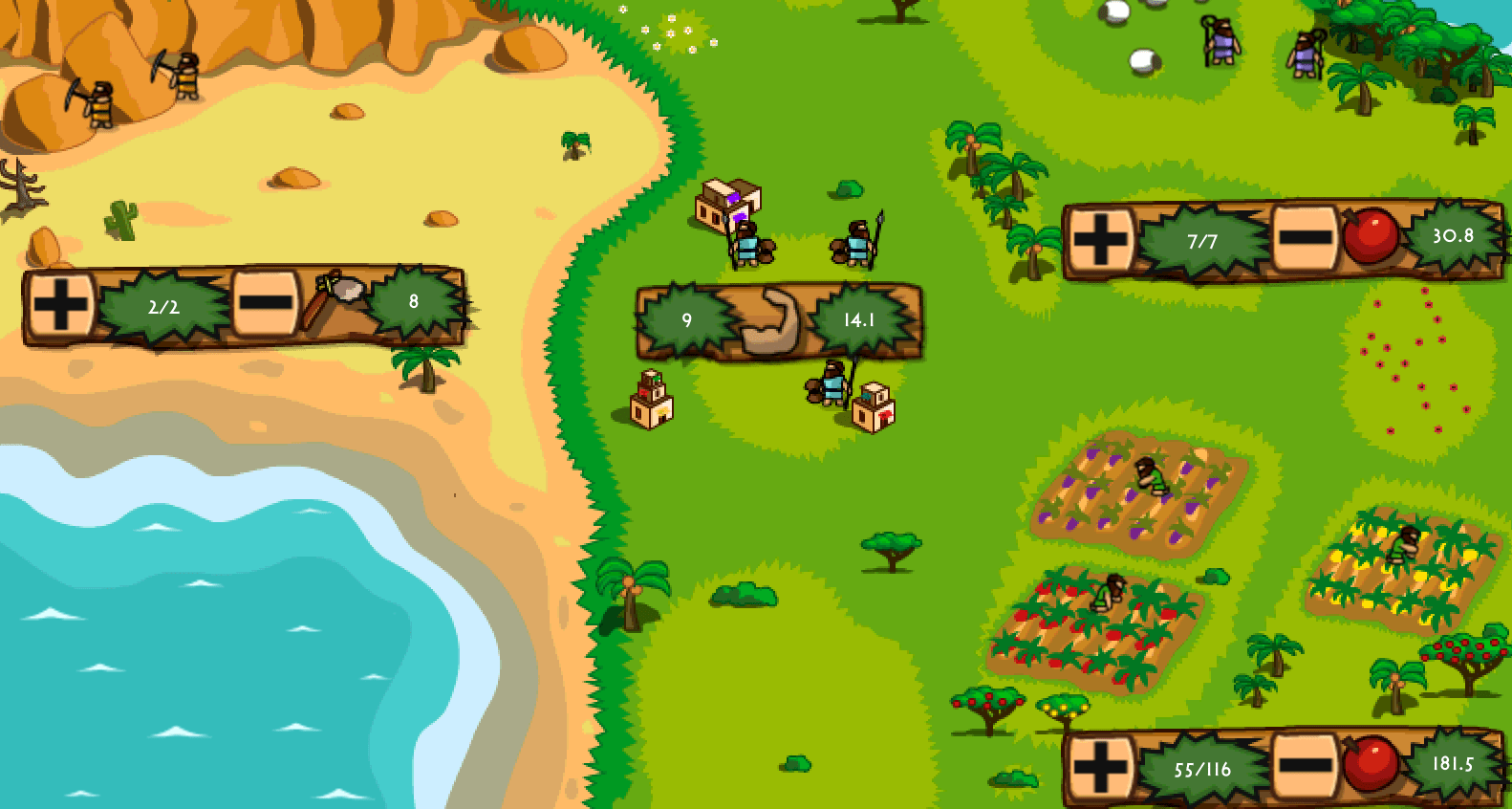Screen dimensions: 1512x809
Task: Click the 30.8 apple count badge
Action: coord(1456,234)
